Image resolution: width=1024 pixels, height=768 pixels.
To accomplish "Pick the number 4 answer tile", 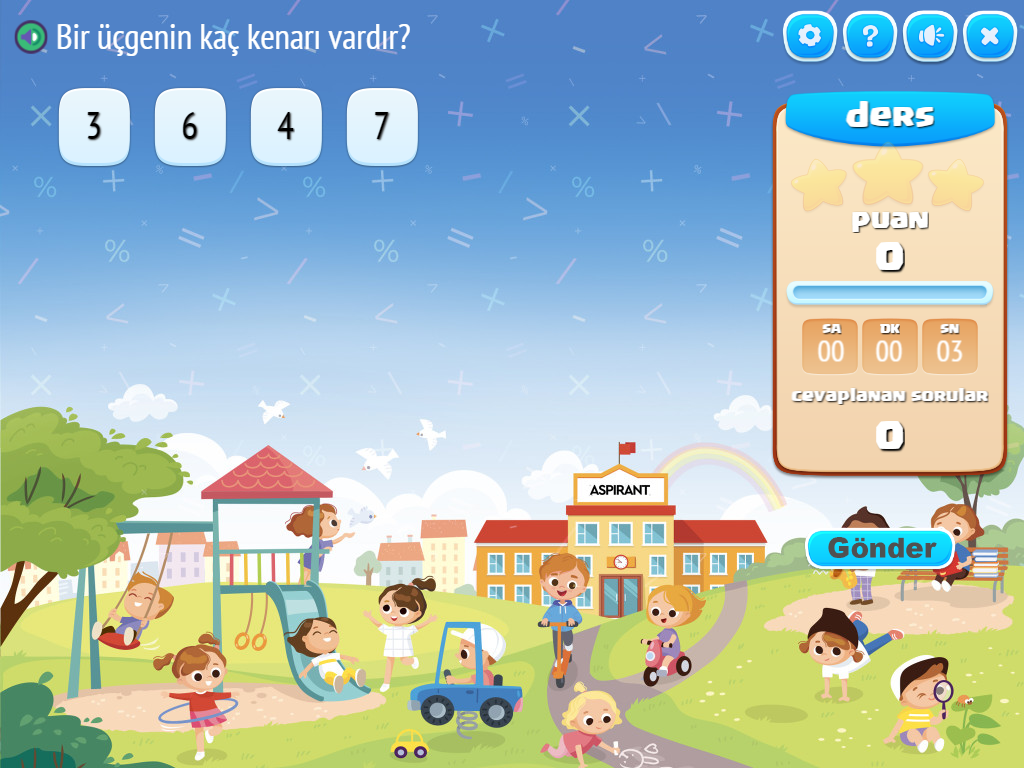I will [286, 127].
